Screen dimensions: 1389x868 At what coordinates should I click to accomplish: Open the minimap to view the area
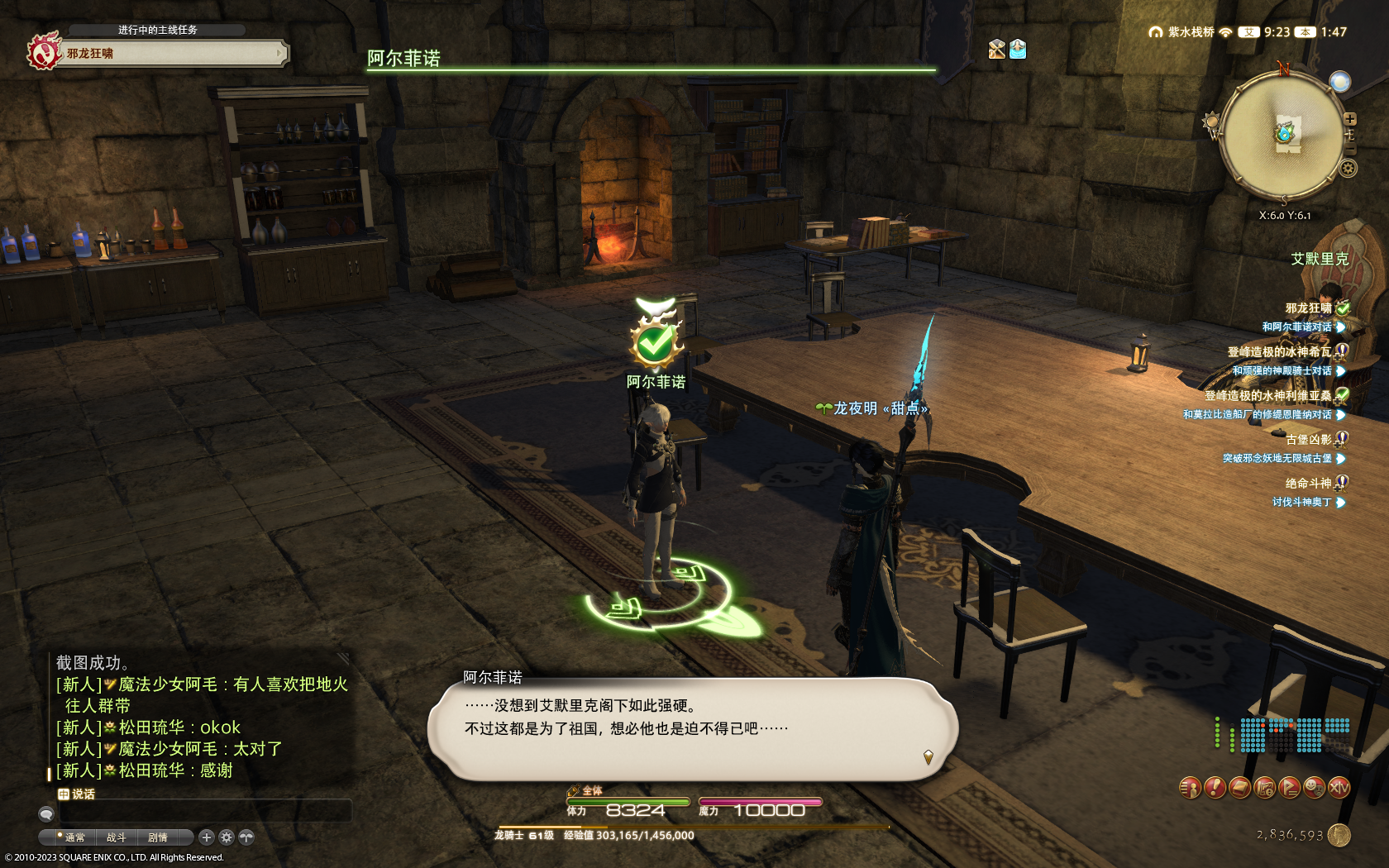[x=1283, y=135]
